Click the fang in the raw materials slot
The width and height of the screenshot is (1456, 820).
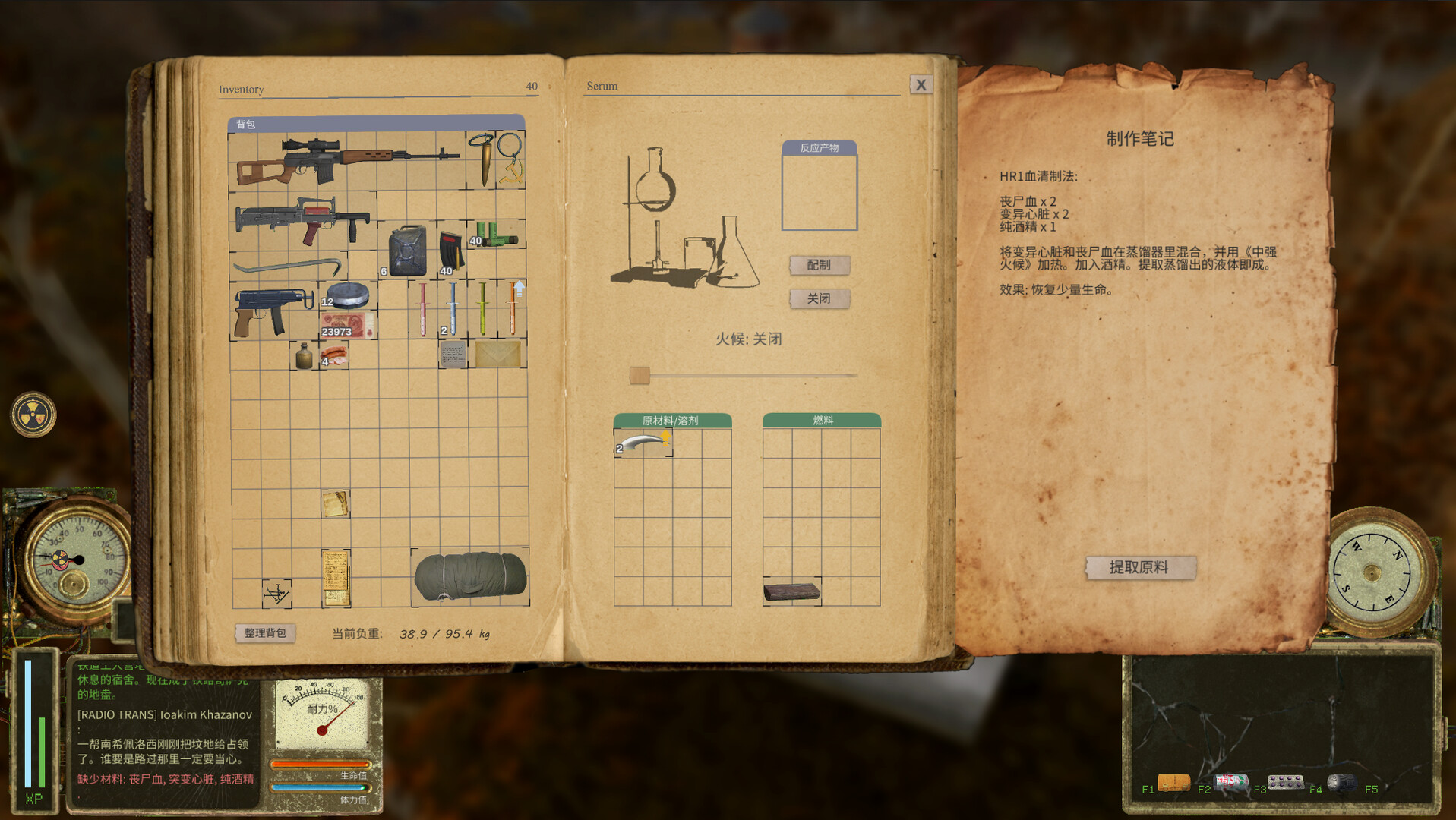pos(642,443)
